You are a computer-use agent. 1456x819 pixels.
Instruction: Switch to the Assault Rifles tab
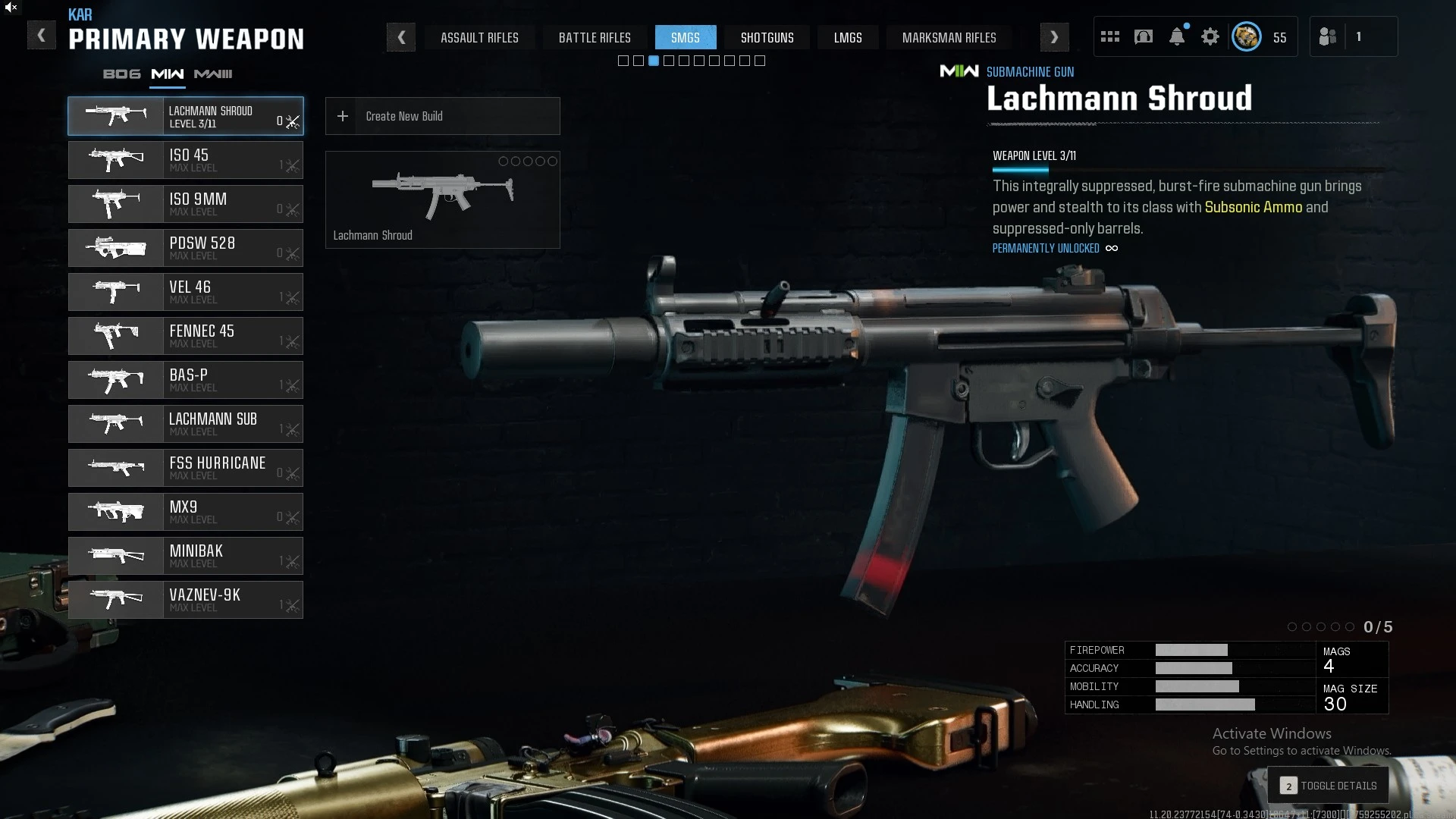click(479, 37)
